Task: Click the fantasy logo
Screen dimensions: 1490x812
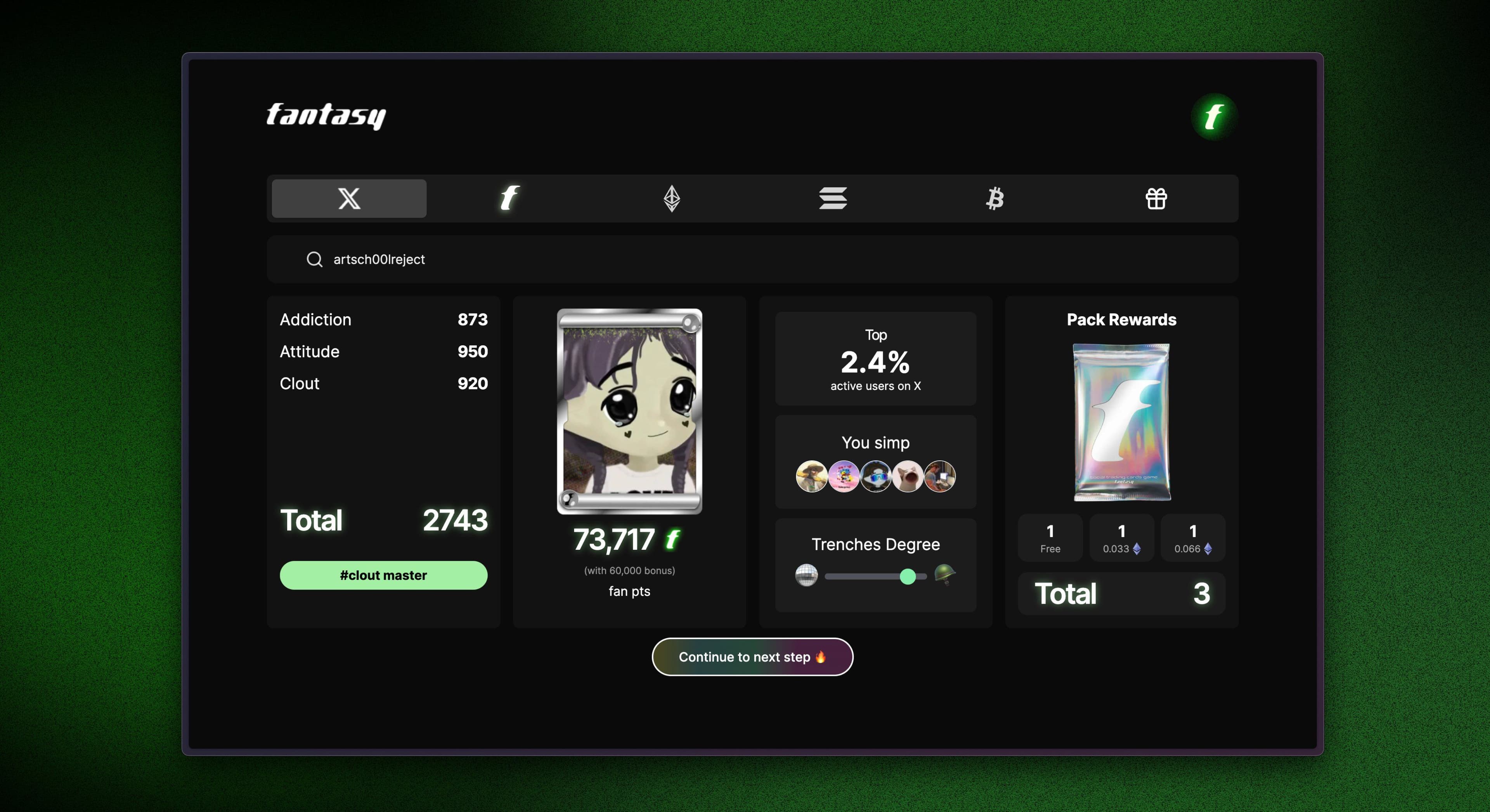Action: [326, 116]
